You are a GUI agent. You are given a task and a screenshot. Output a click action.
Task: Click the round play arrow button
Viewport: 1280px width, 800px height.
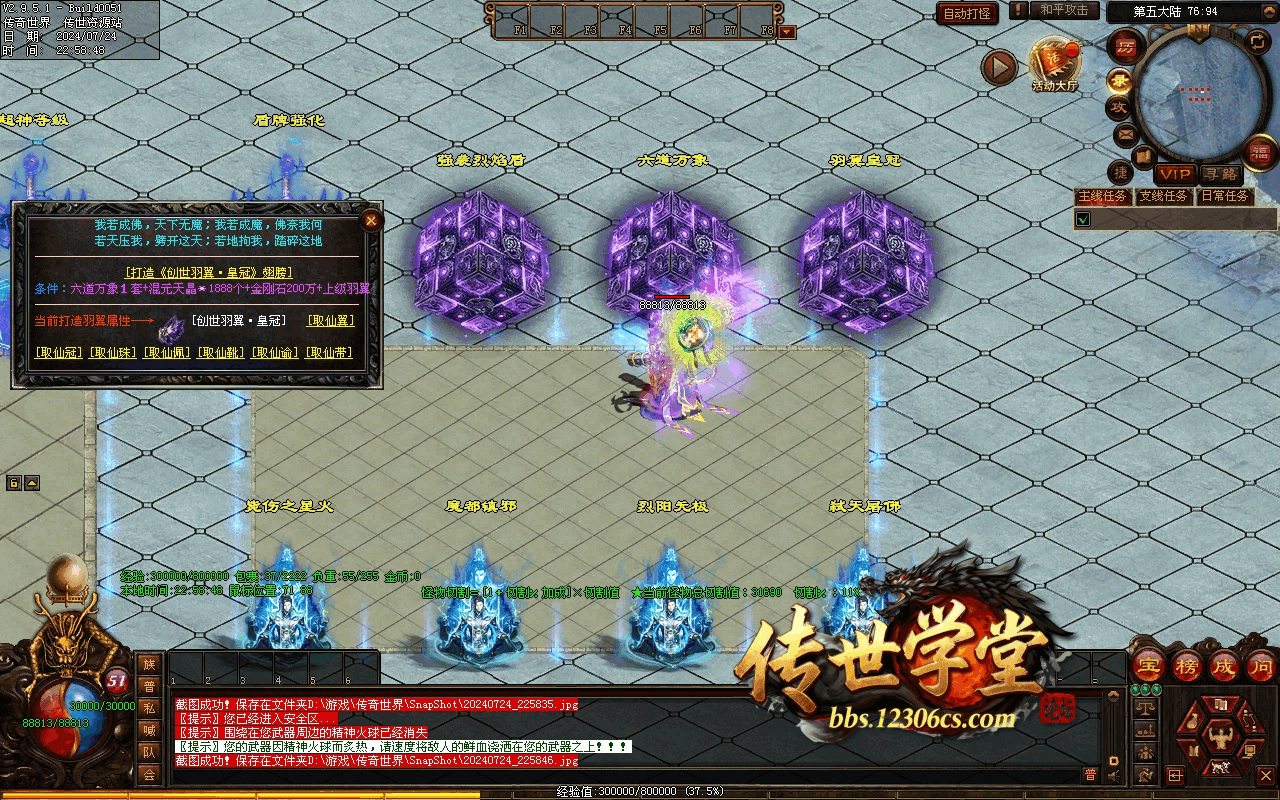pyautogui.click(x=998, y=68)
